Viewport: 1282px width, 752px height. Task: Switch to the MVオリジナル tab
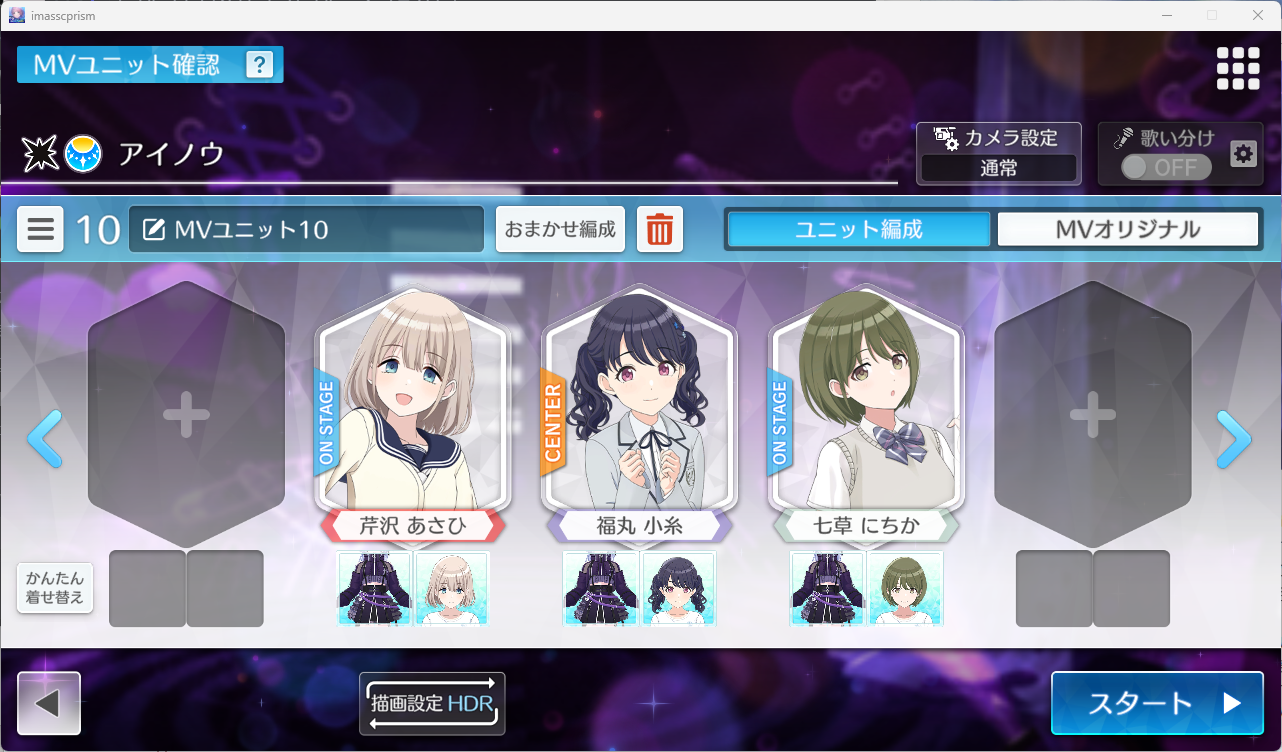click(1127, 229)
